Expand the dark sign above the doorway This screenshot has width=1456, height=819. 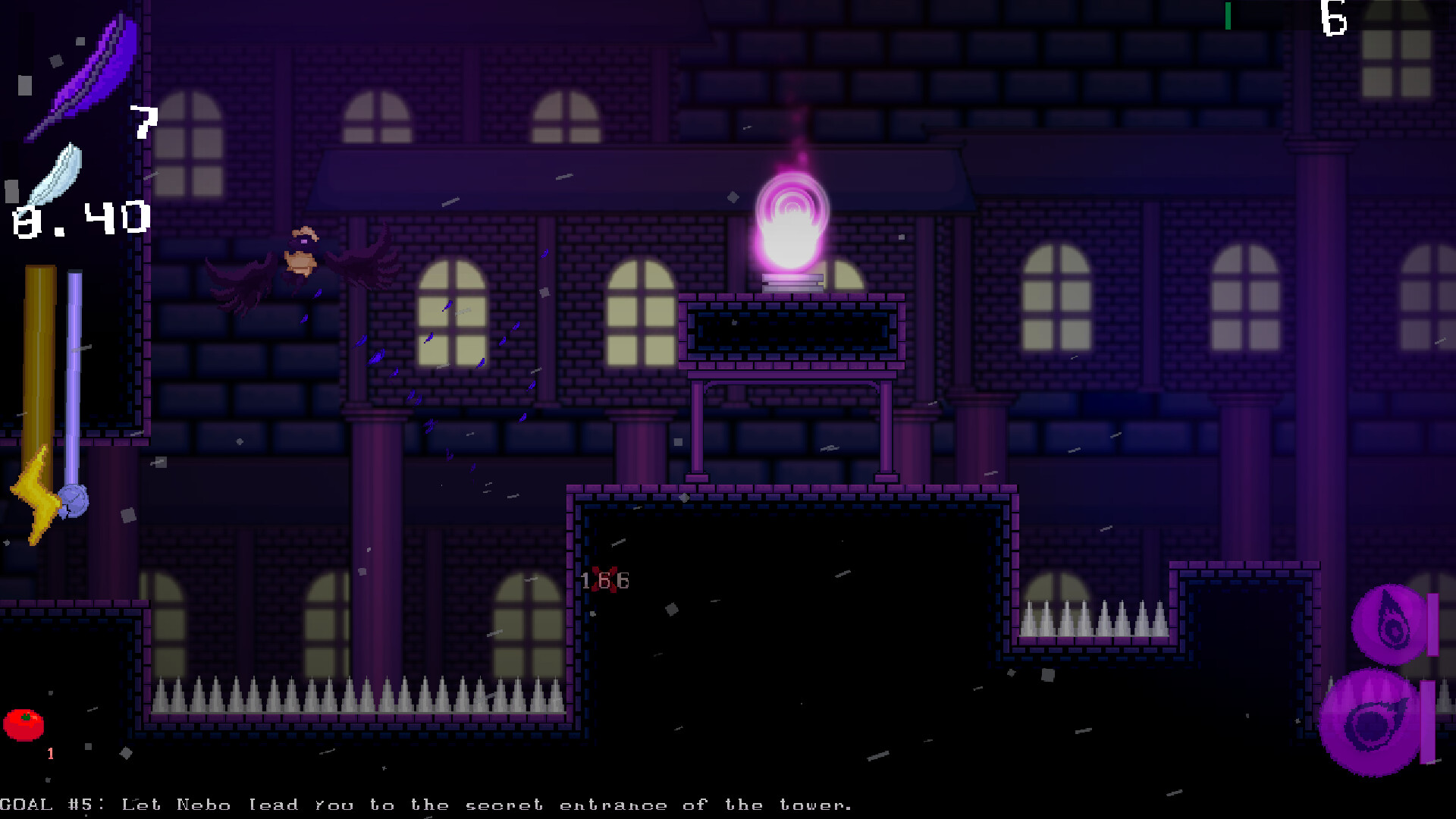click(791, 331)
